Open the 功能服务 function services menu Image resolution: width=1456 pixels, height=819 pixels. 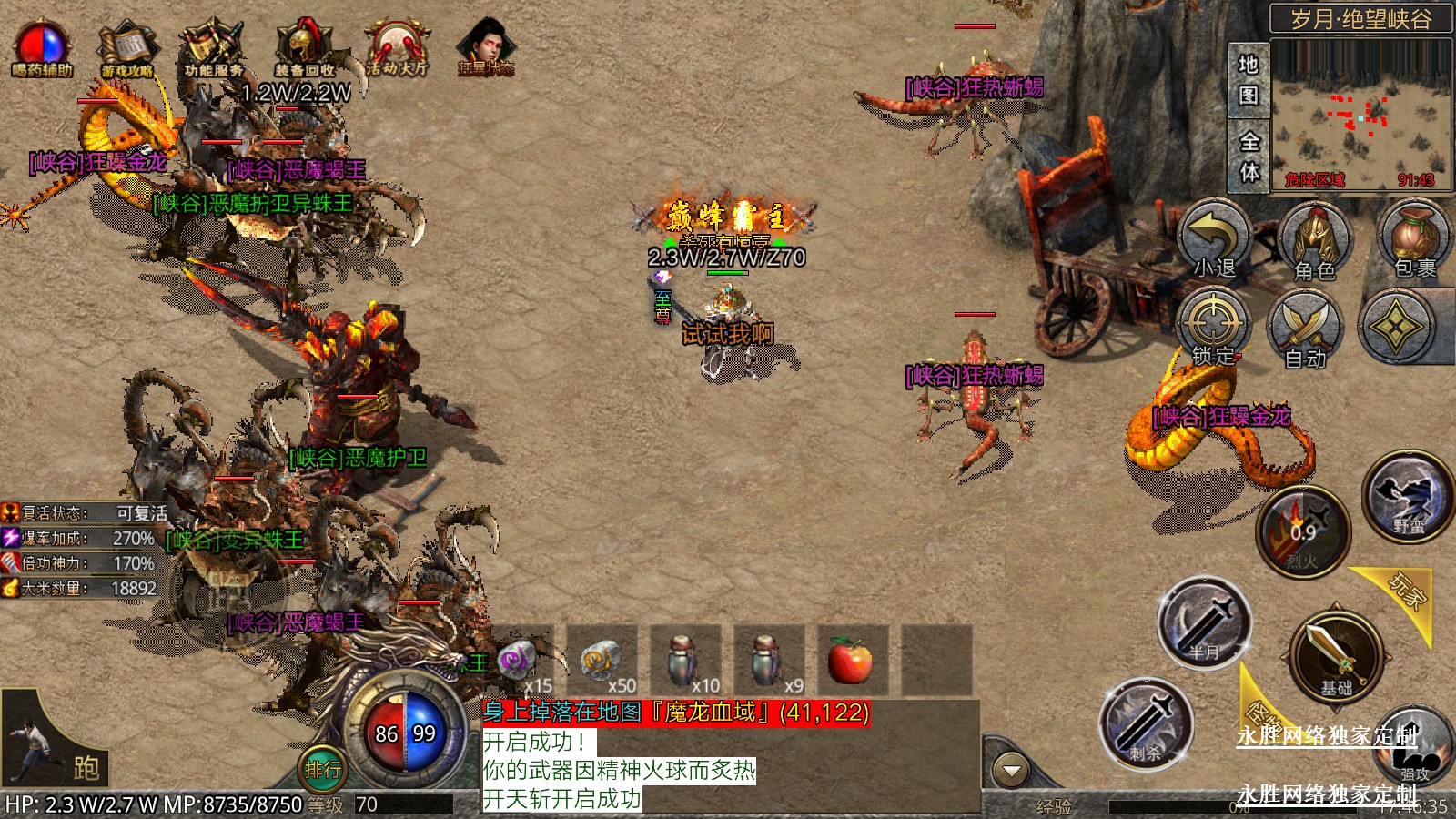(x=213, y=50)
